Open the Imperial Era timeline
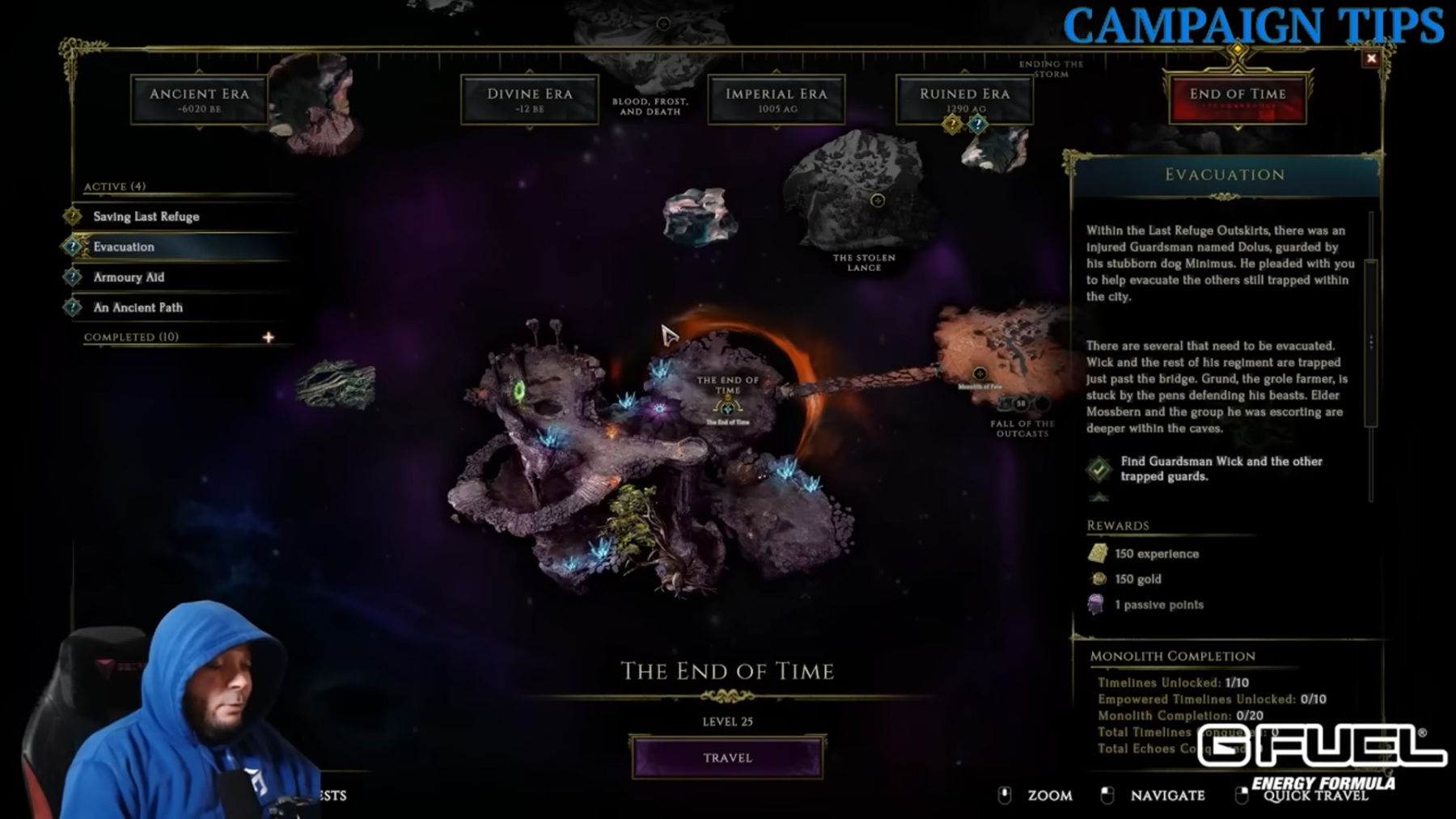The image size is (1456, 819). (x=776, y=99)
